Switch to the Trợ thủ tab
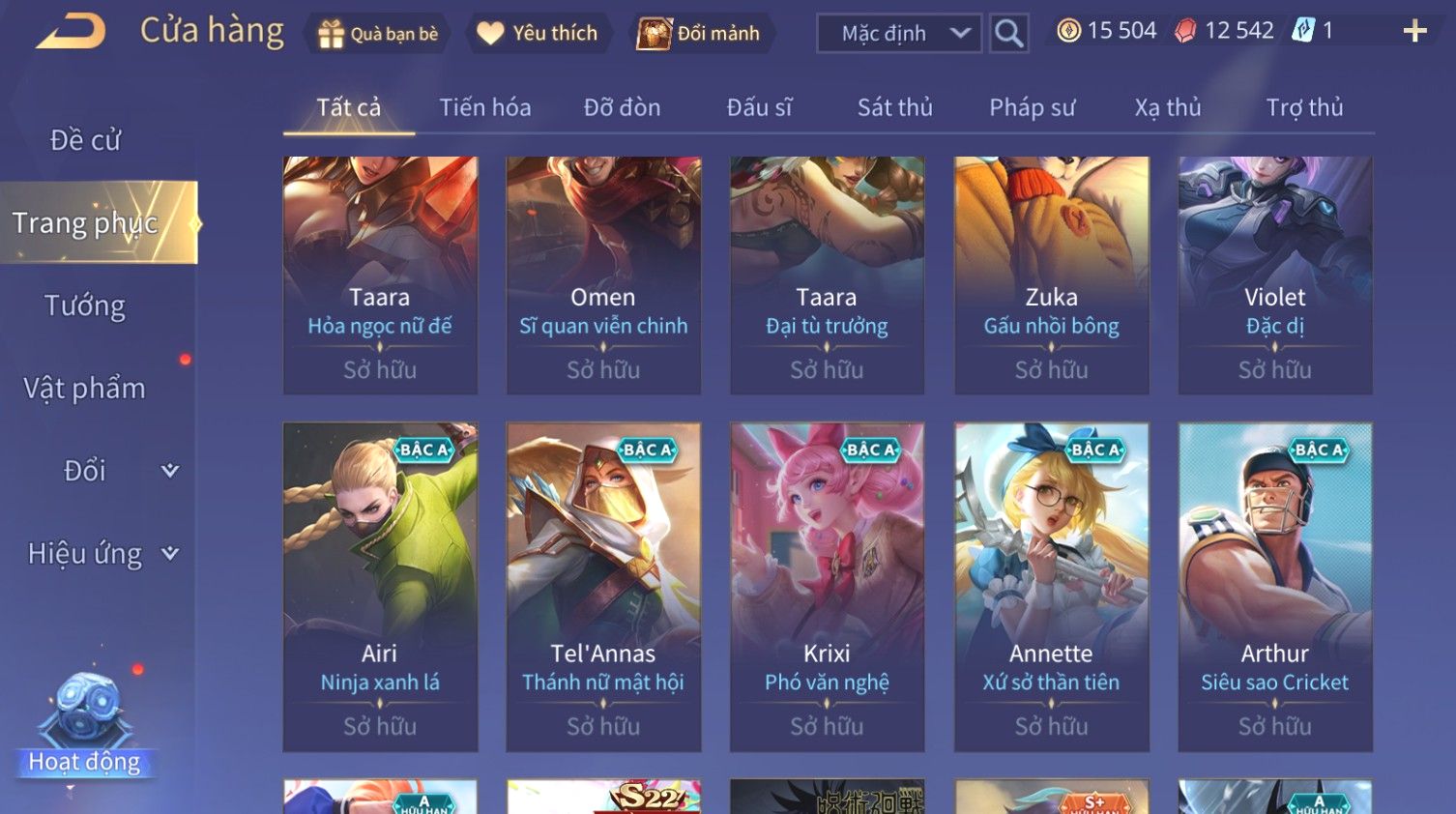 [x=1304, y=107]
